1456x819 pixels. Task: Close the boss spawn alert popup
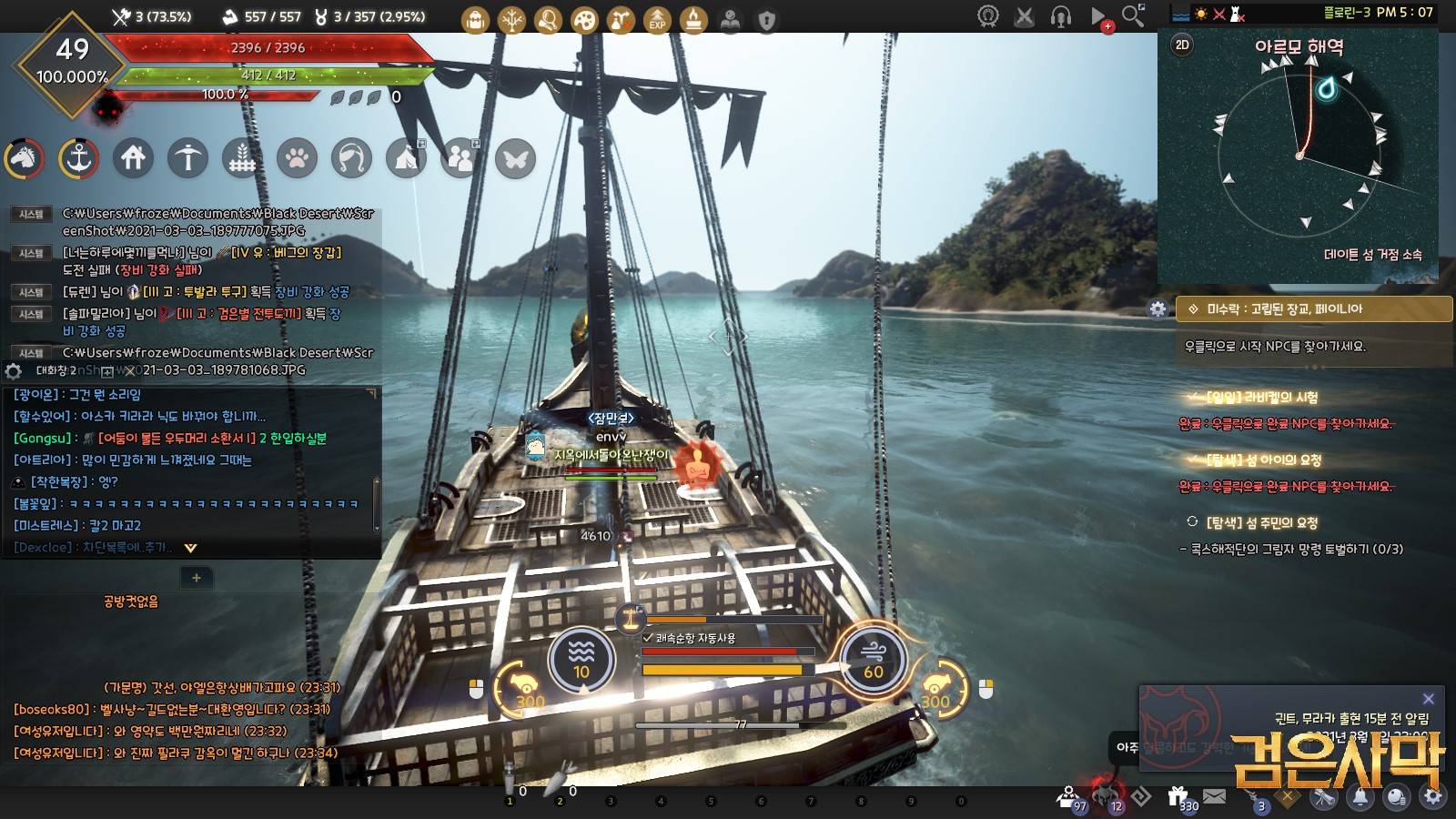point(1428,699)
